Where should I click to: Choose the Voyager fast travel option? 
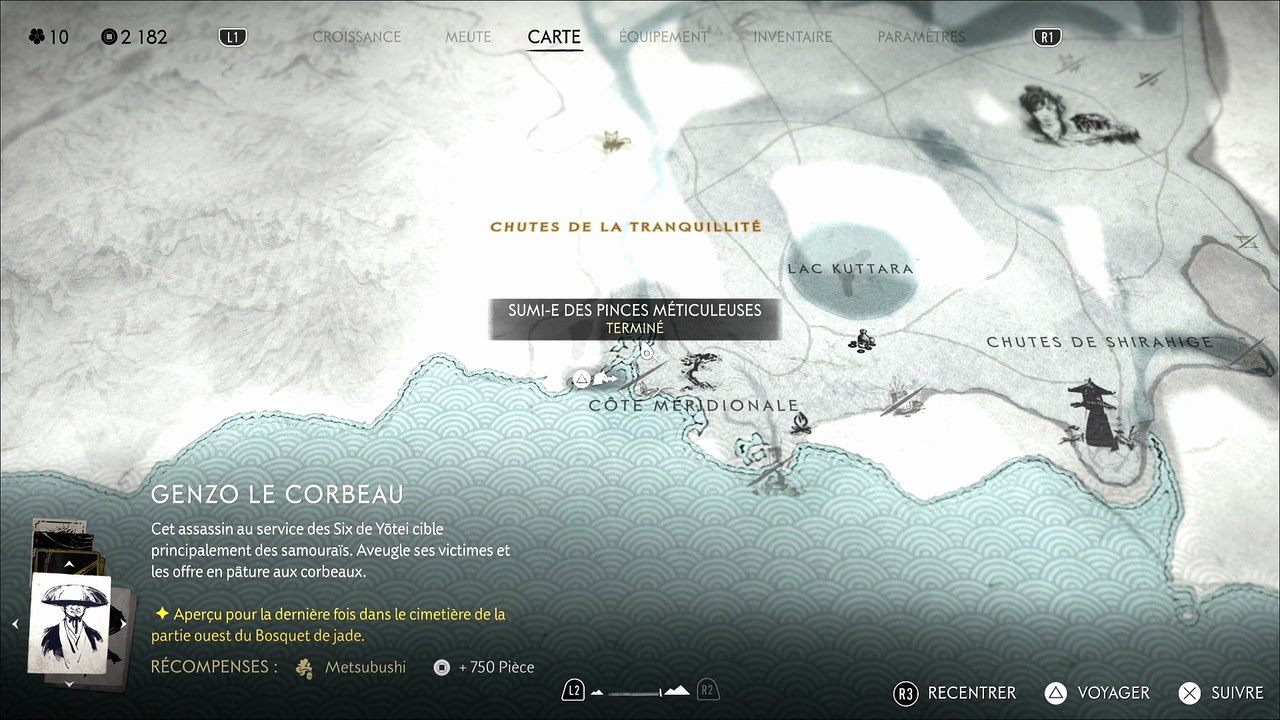click(x=1098, y=693)
